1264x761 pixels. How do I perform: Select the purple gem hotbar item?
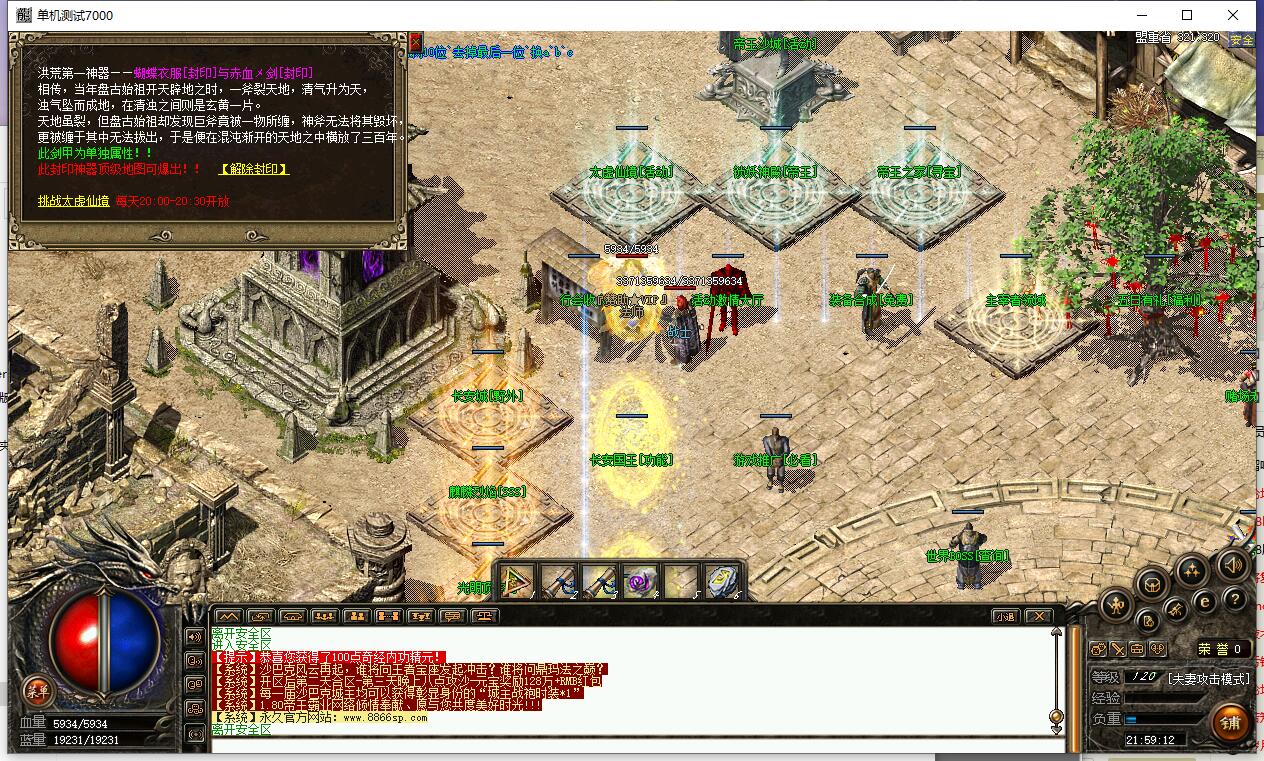(x=638, y=581)
